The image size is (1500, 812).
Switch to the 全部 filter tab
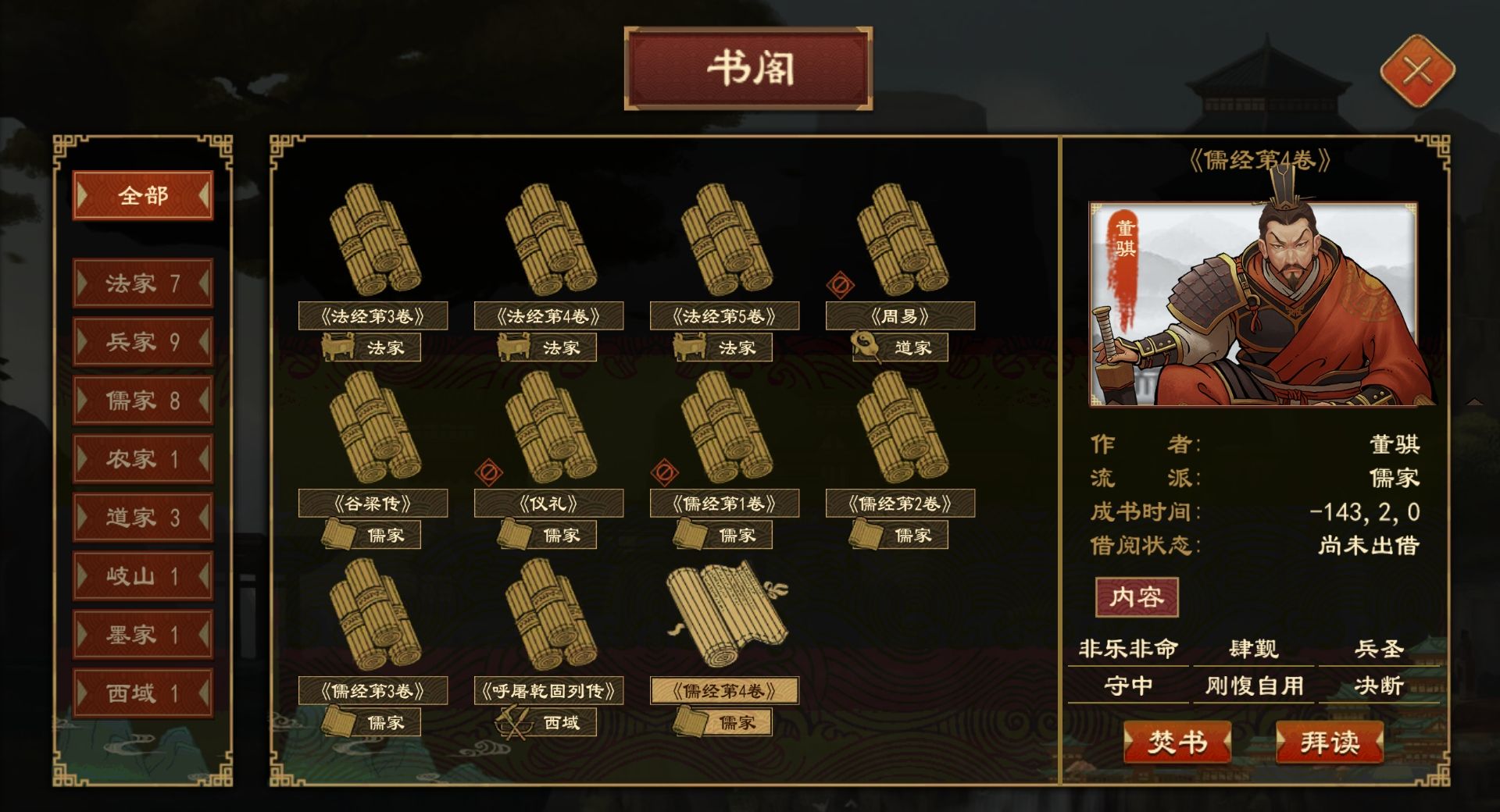(x=142, y=196)
